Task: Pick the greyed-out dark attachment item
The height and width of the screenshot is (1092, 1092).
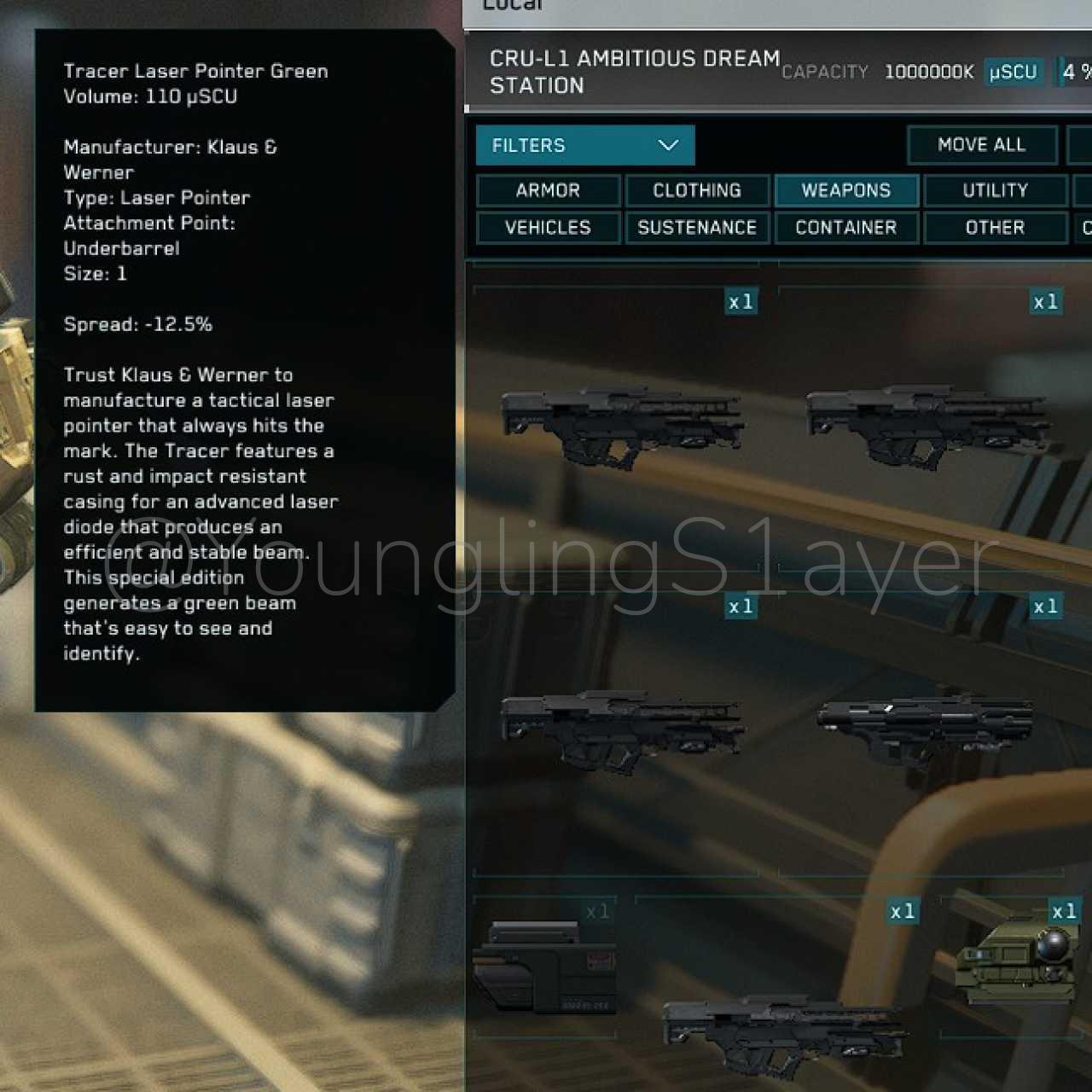Action: pyautogui.click(x=545, y=967)
